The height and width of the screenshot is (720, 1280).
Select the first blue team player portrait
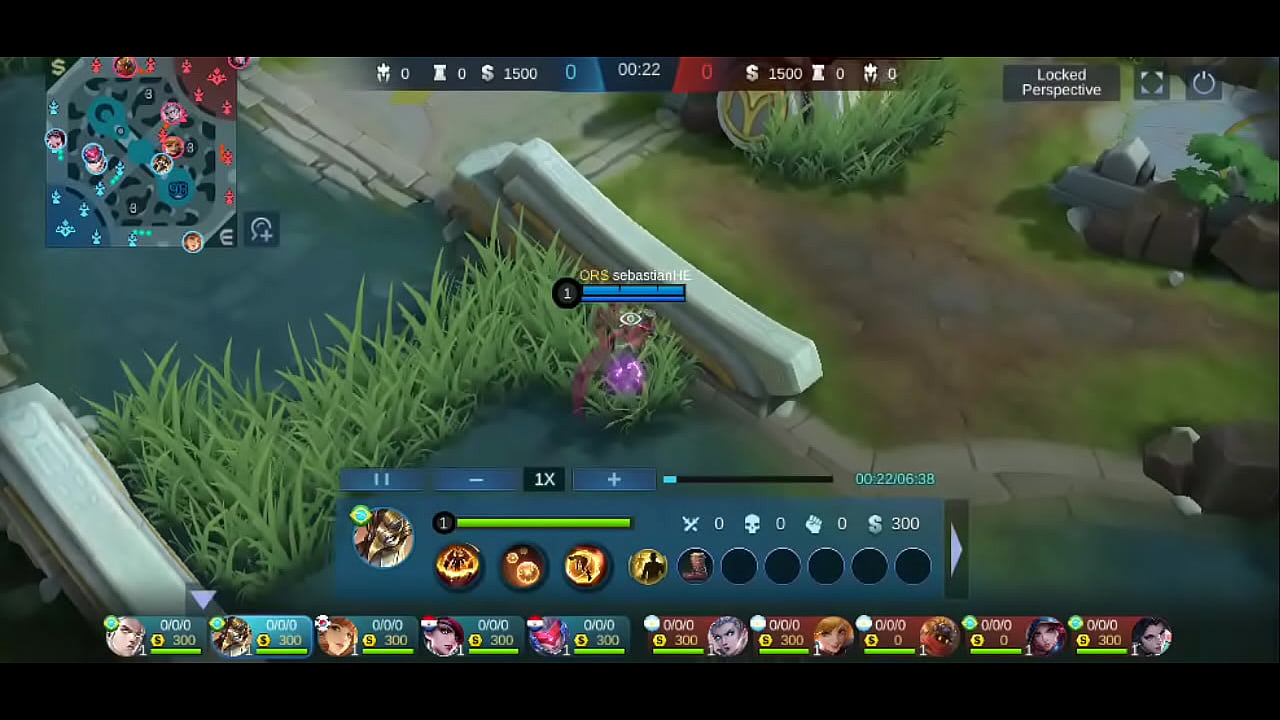(124, 634)
